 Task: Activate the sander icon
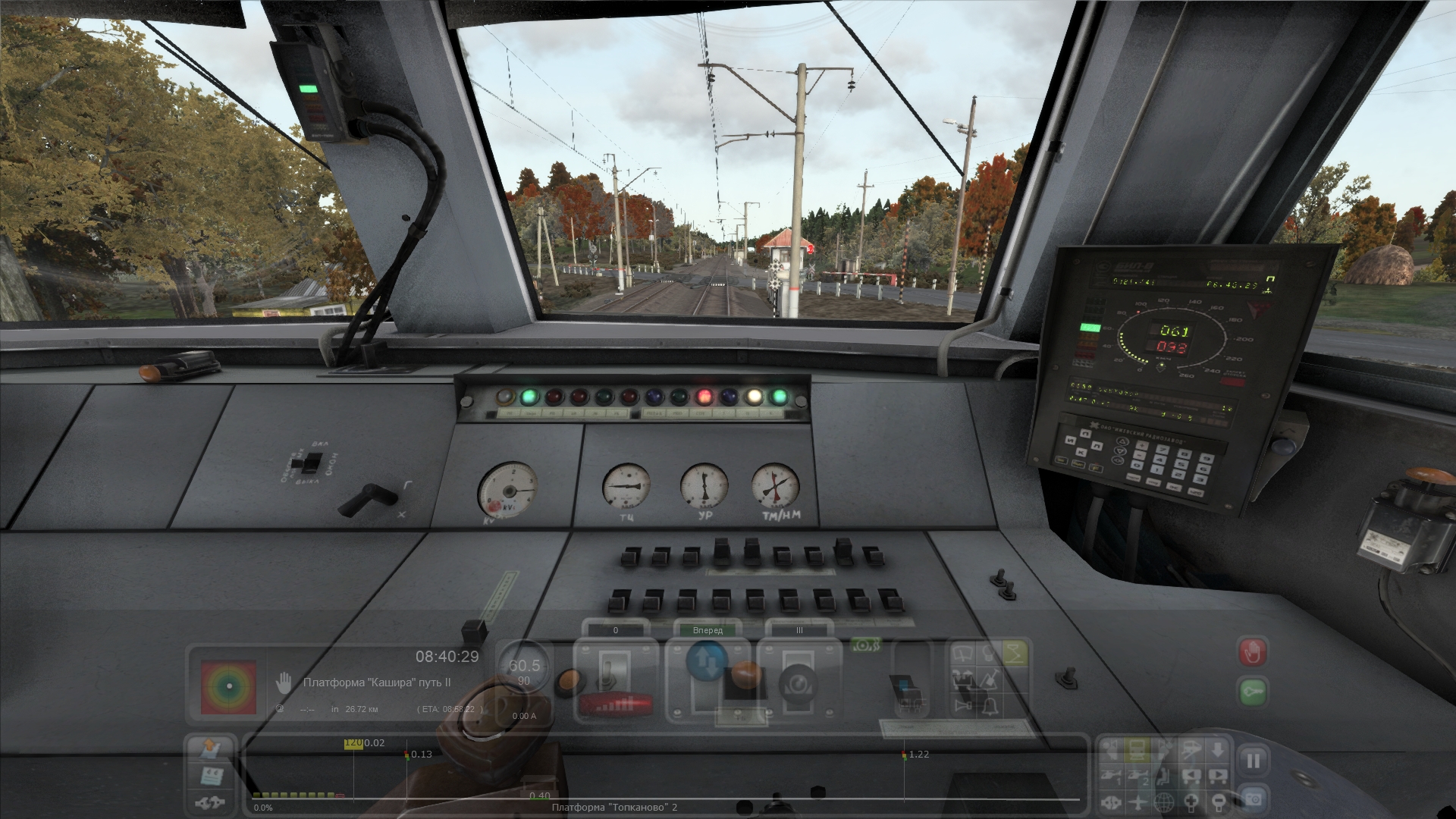[x=990, y=679]
